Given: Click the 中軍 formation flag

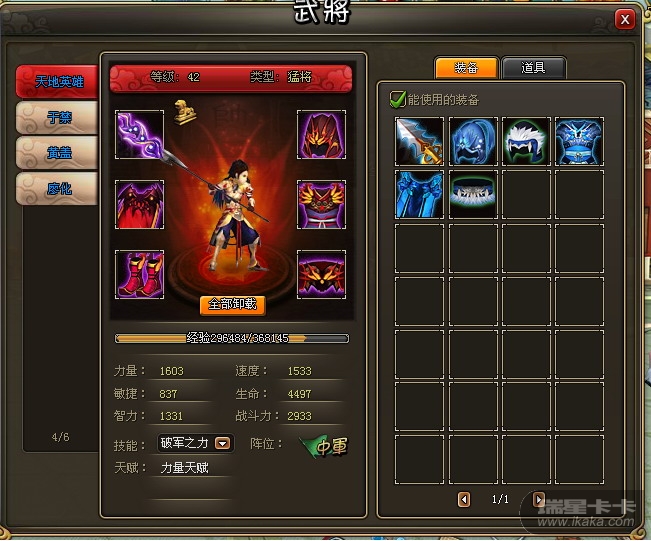Looking at the screenshot, I should tap(326, 446).
